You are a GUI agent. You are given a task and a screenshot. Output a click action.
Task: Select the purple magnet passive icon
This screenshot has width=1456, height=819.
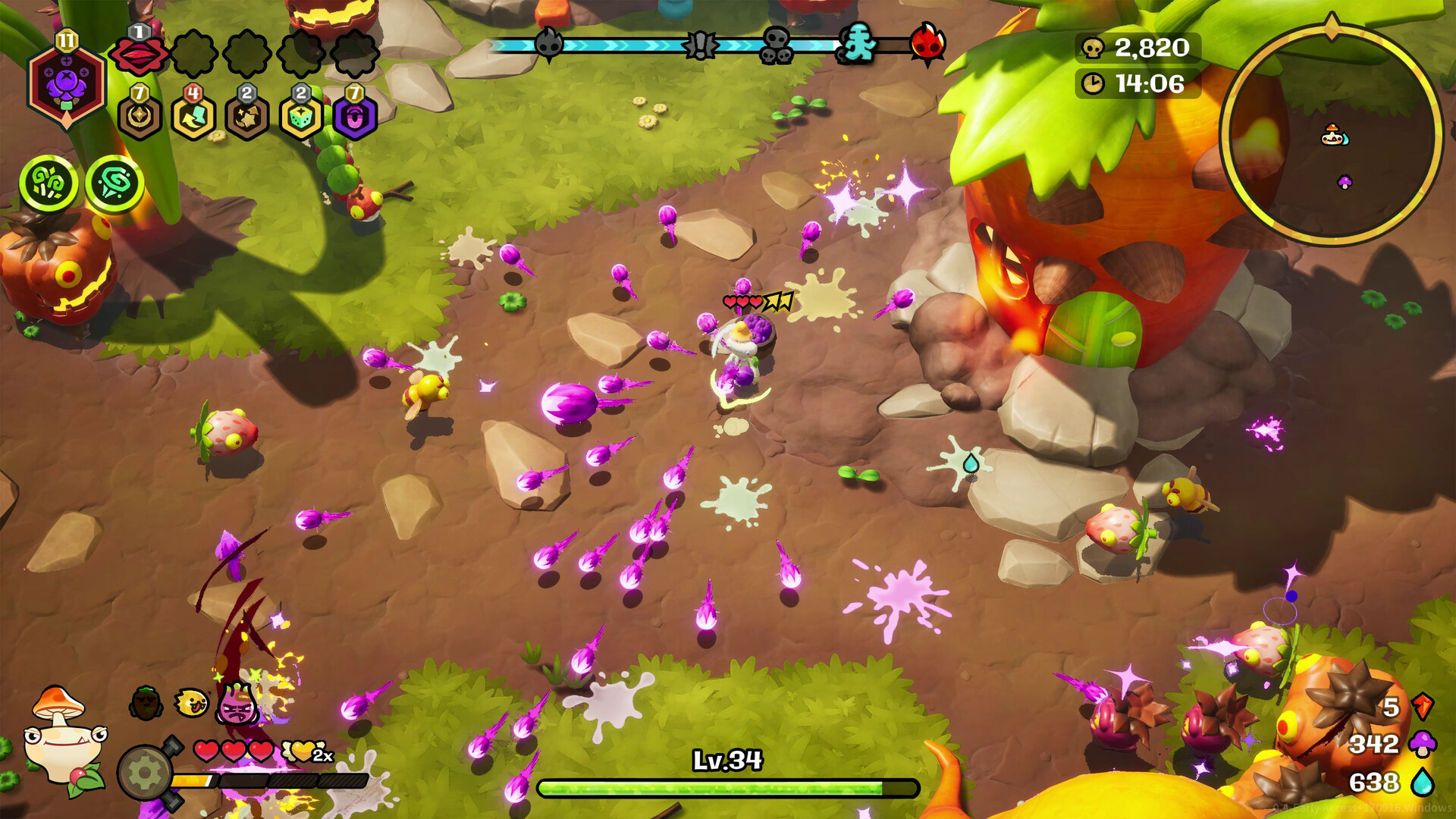(355, 117)
